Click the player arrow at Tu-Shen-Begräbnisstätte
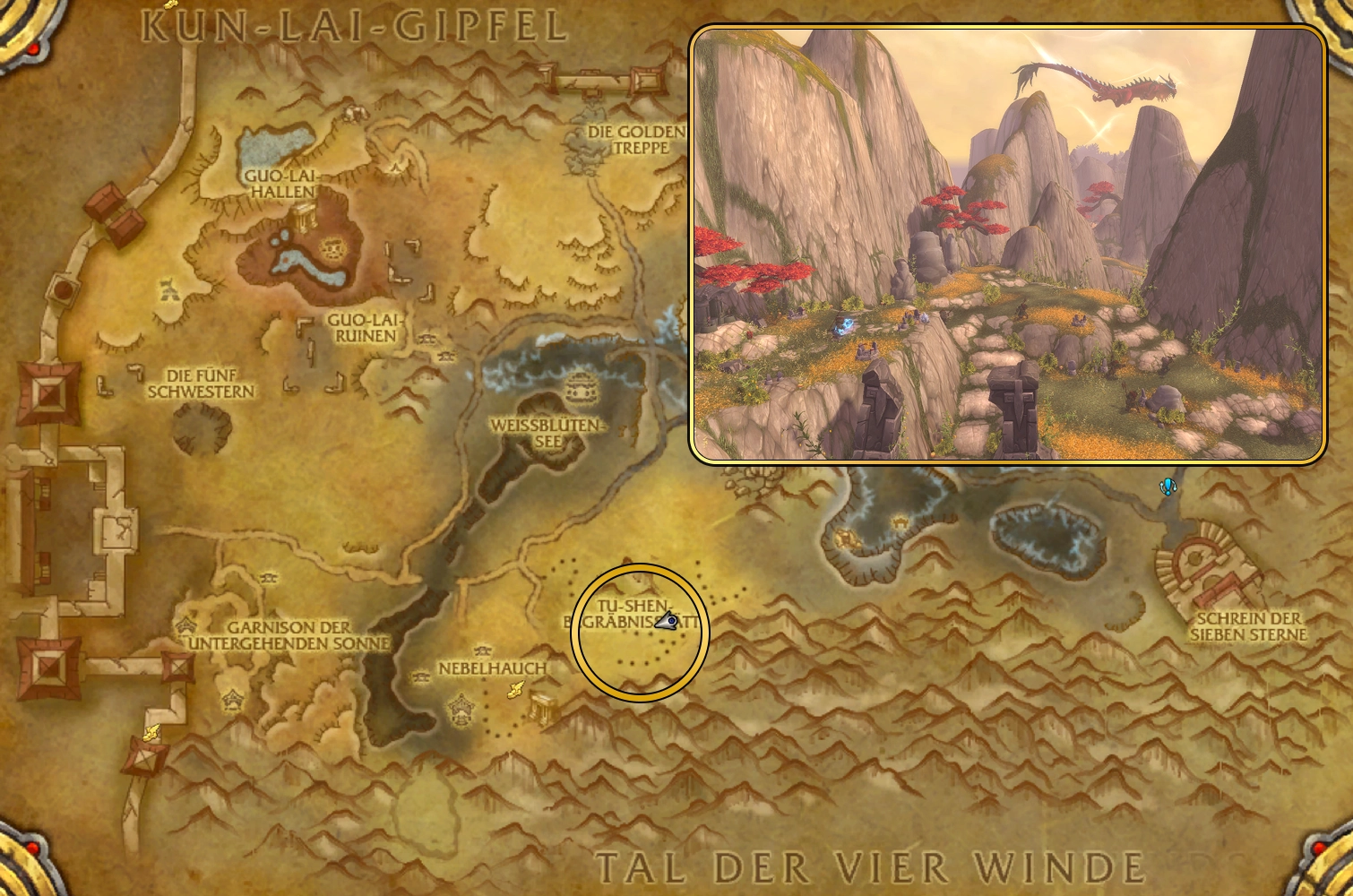Screen dimensions: 1353x896 point(665,620)
